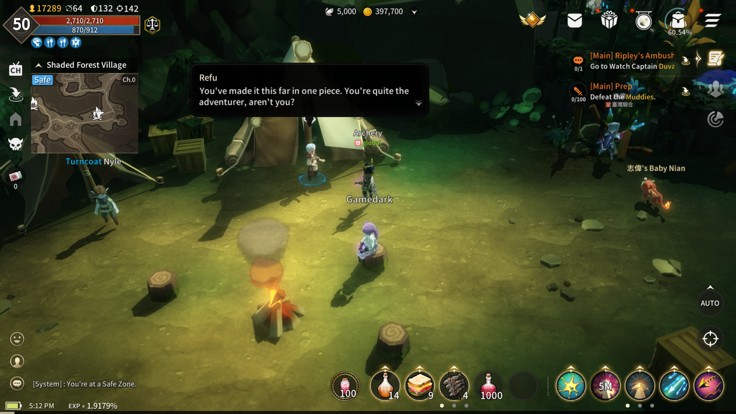Use the red potion with 1000 count
736x414 pixels.
[490, 385]
